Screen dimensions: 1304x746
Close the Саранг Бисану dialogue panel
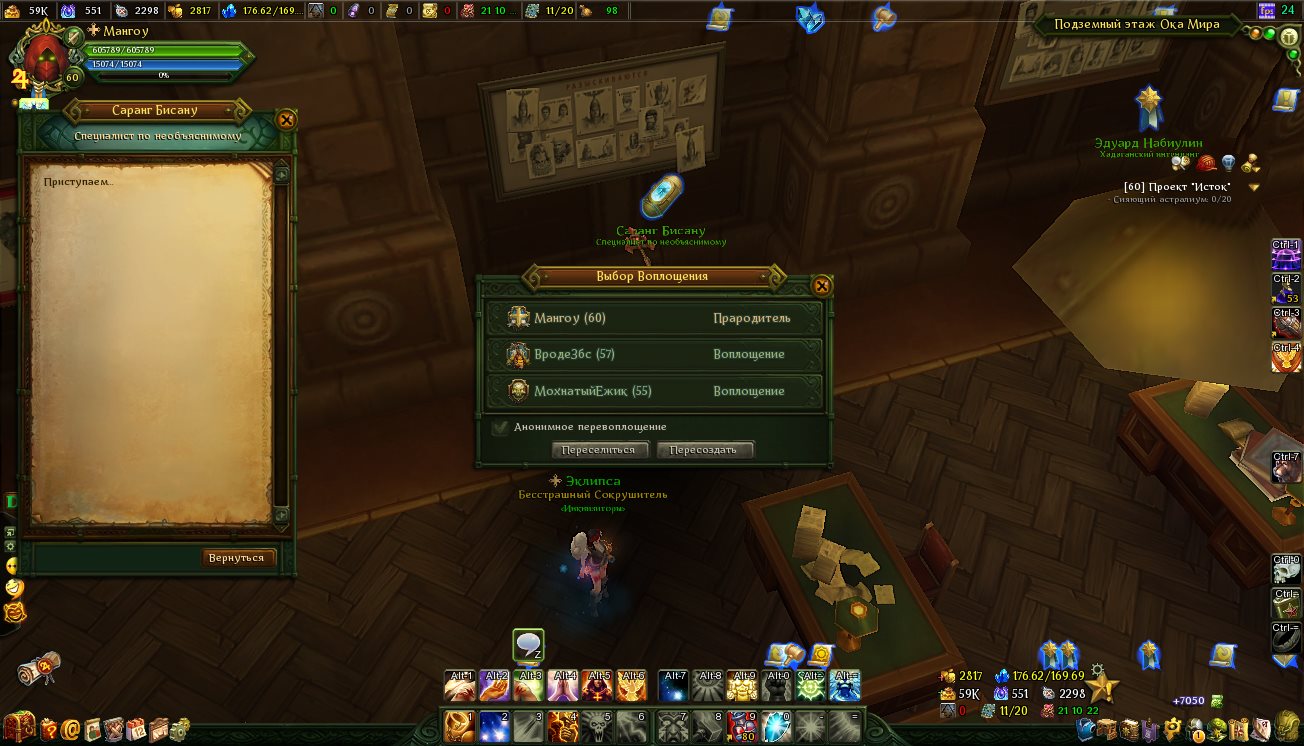(x=286, y=120)
